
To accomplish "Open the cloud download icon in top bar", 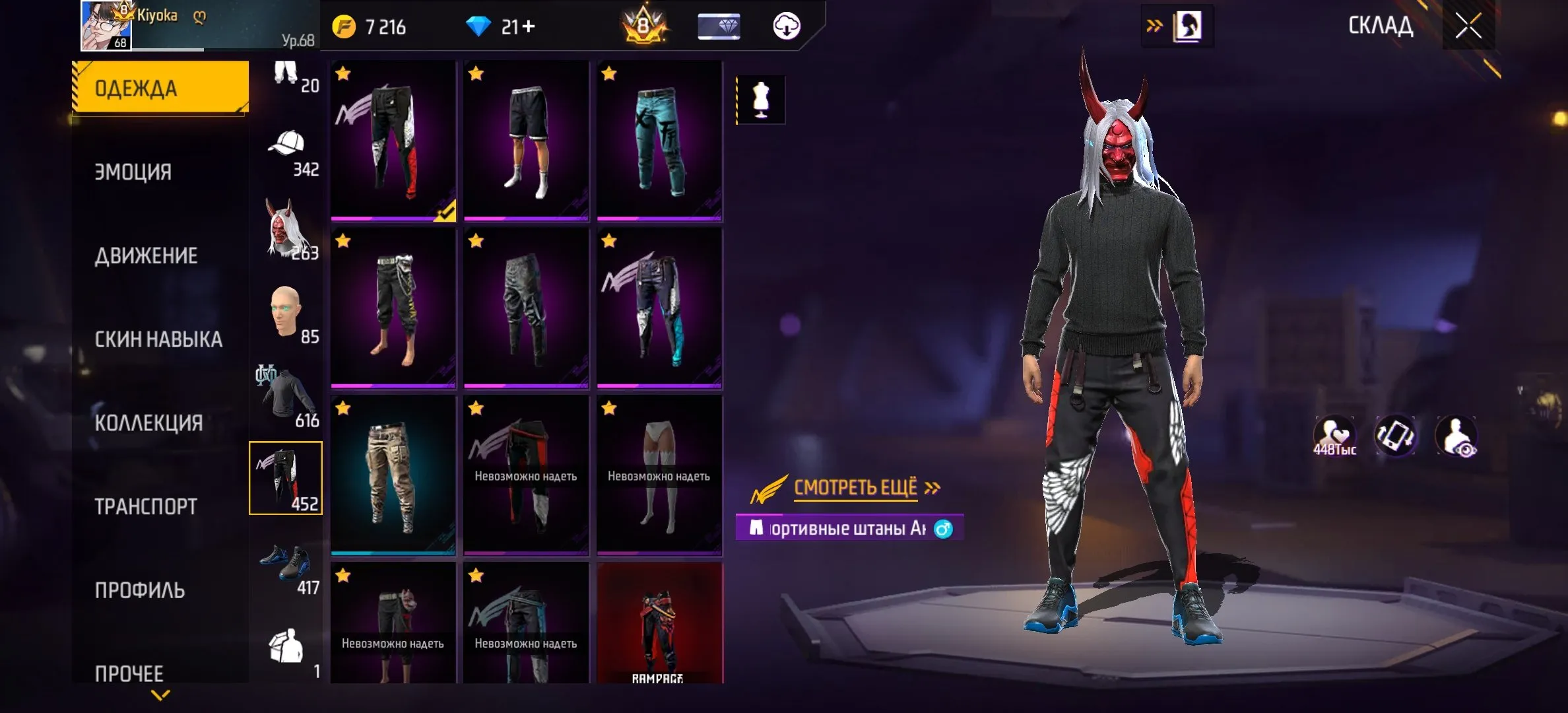I will point(786,26).
